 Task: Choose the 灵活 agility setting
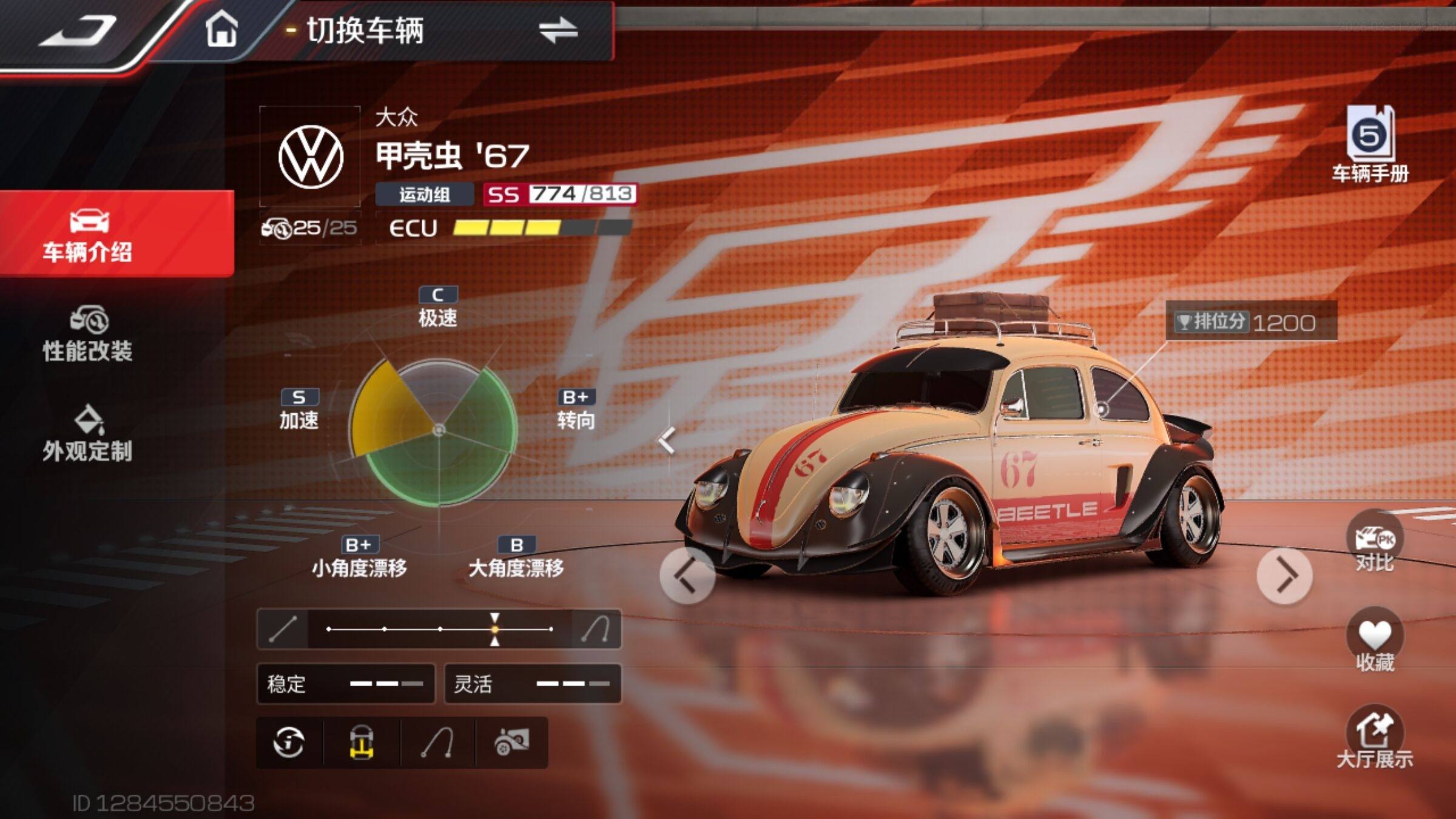[x=533, y=684]
